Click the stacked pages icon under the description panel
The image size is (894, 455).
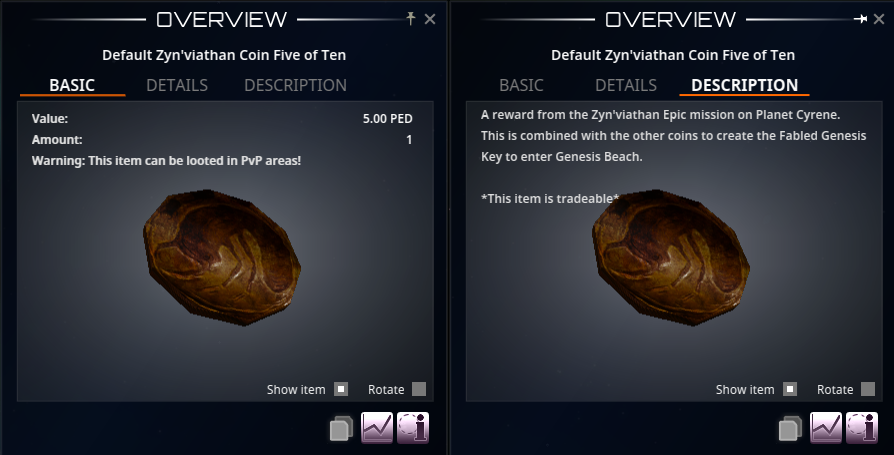(x=790, y=429)
